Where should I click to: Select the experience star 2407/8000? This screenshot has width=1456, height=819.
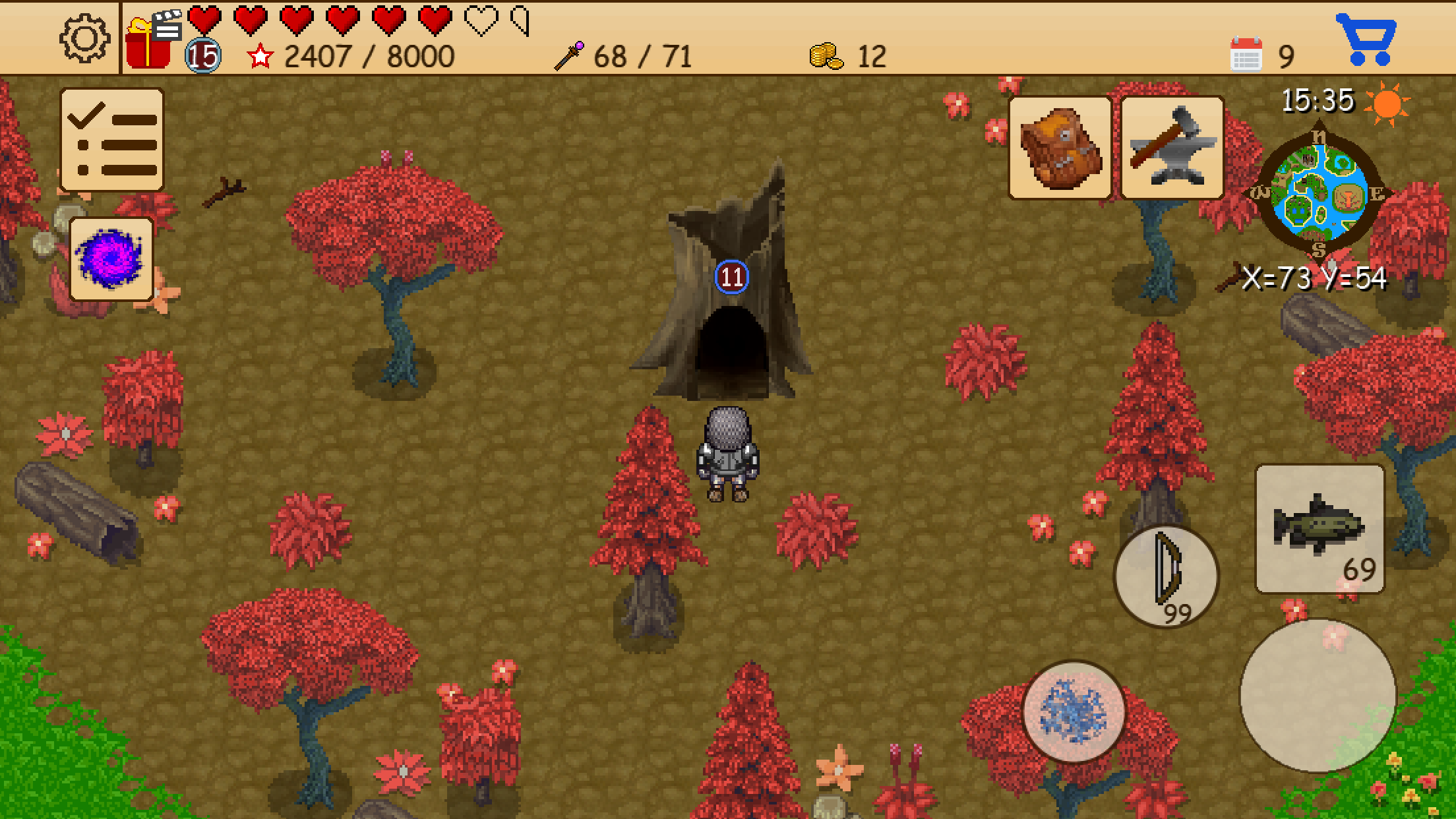(x=260, y=55)
